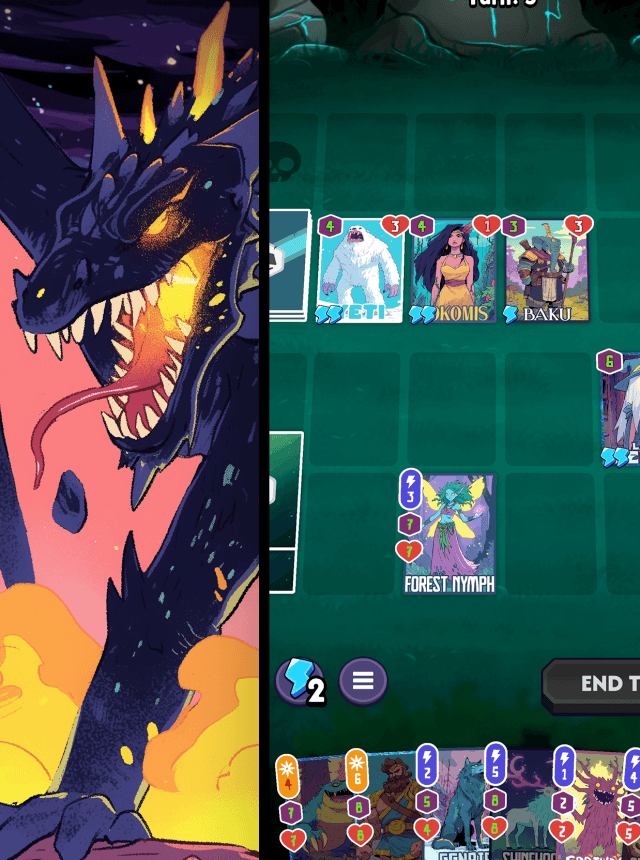Click the opponent's deck pile

289,265
